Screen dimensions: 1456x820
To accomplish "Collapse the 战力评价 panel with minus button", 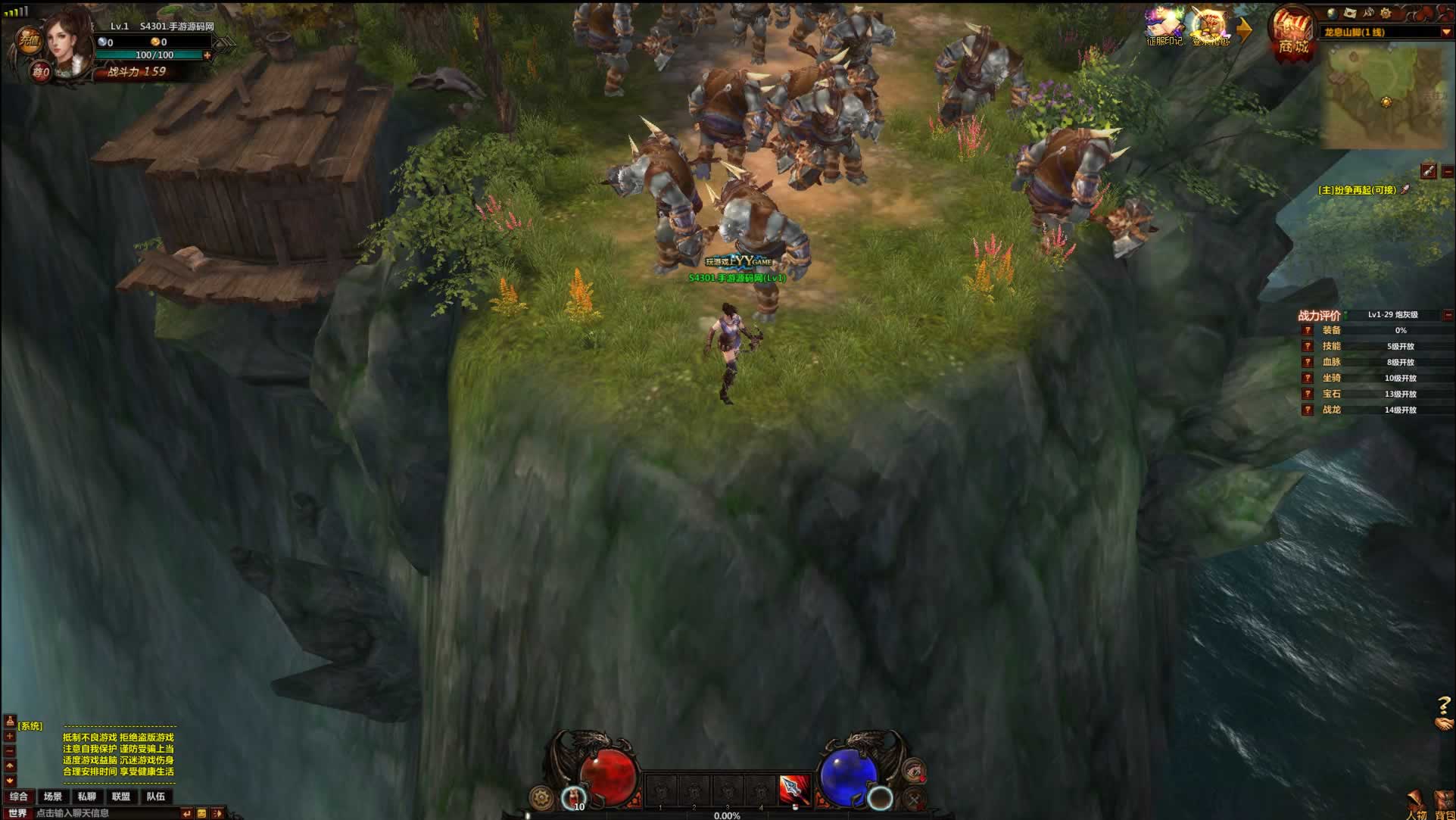I will coord(1448,315).
